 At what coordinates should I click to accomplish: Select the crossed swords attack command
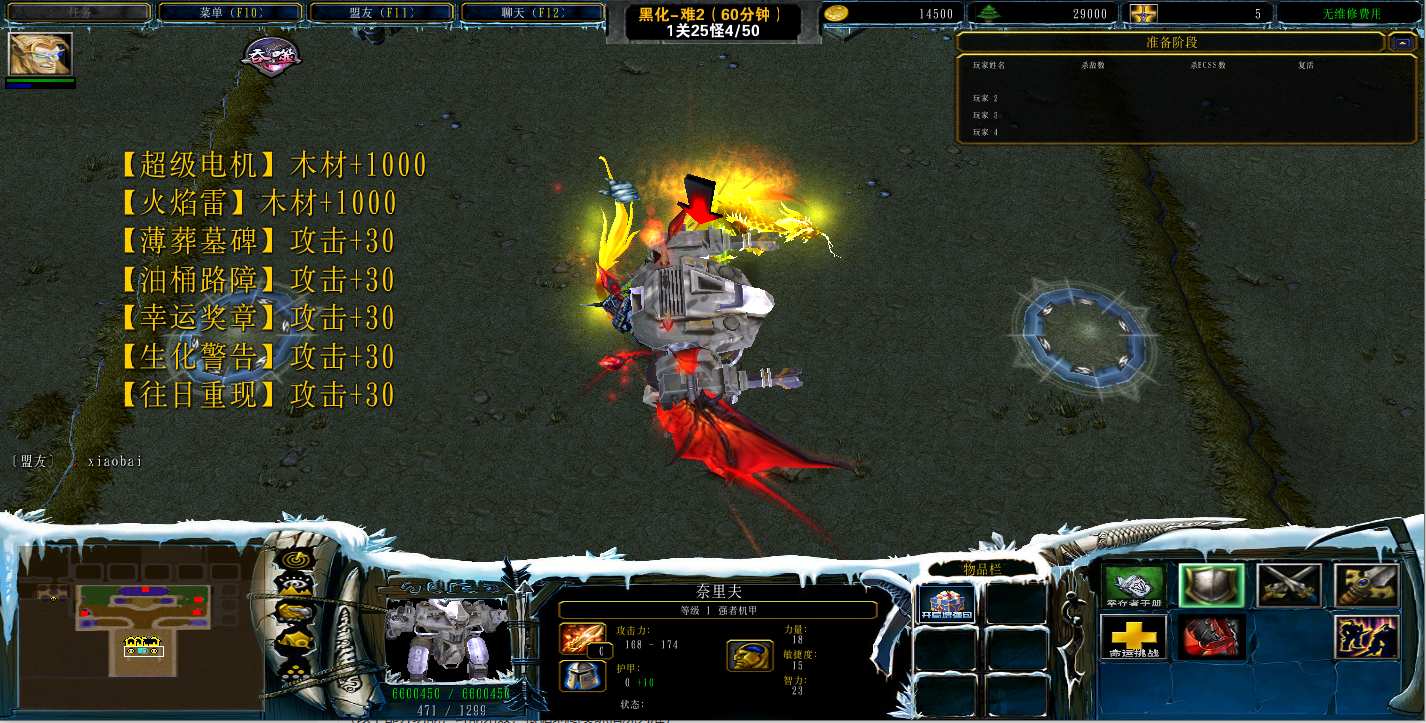pyautogui.click(x=1289, y=586)
